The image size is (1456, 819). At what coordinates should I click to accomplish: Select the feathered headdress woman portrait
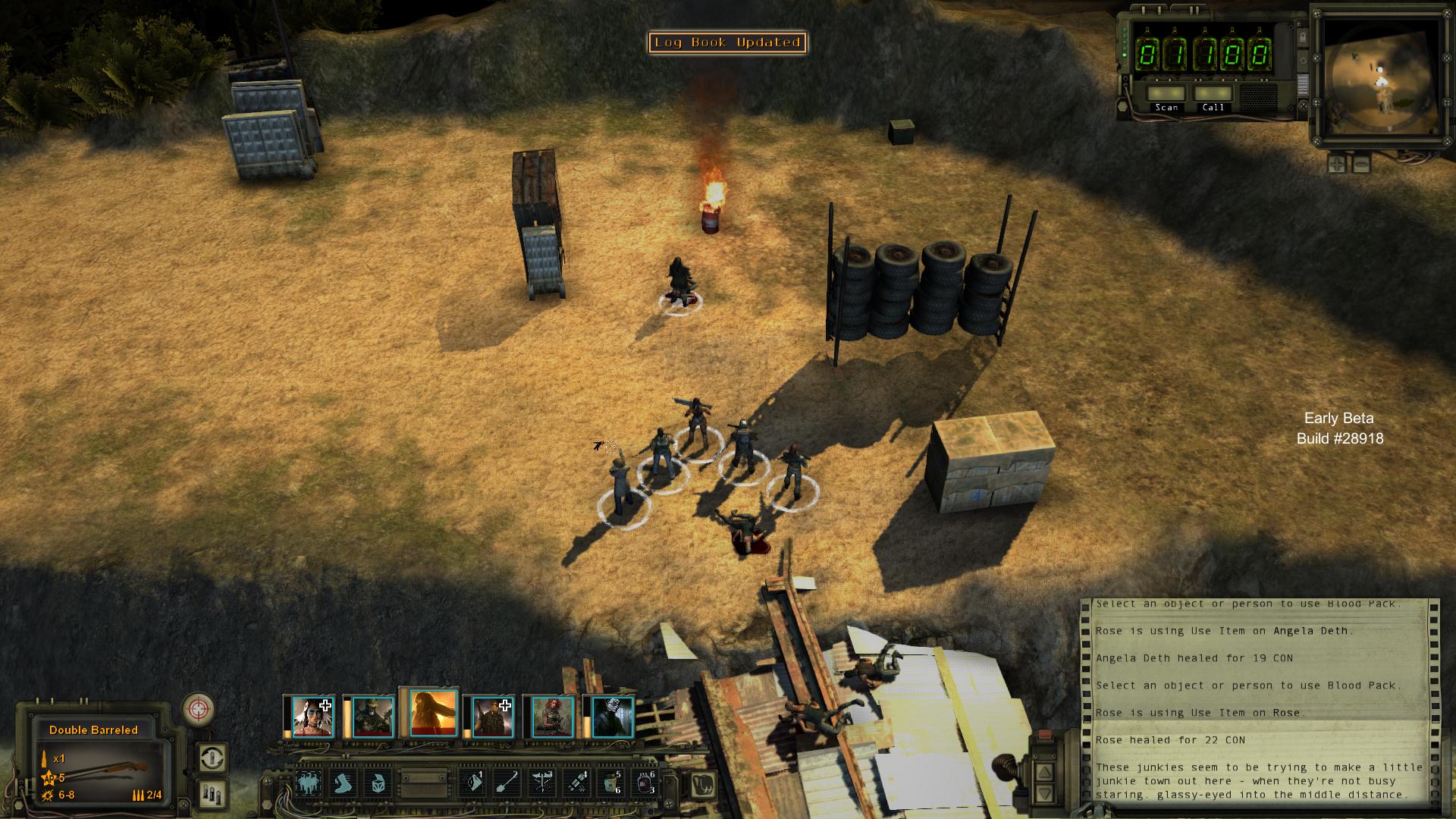(x=312, y=717)
